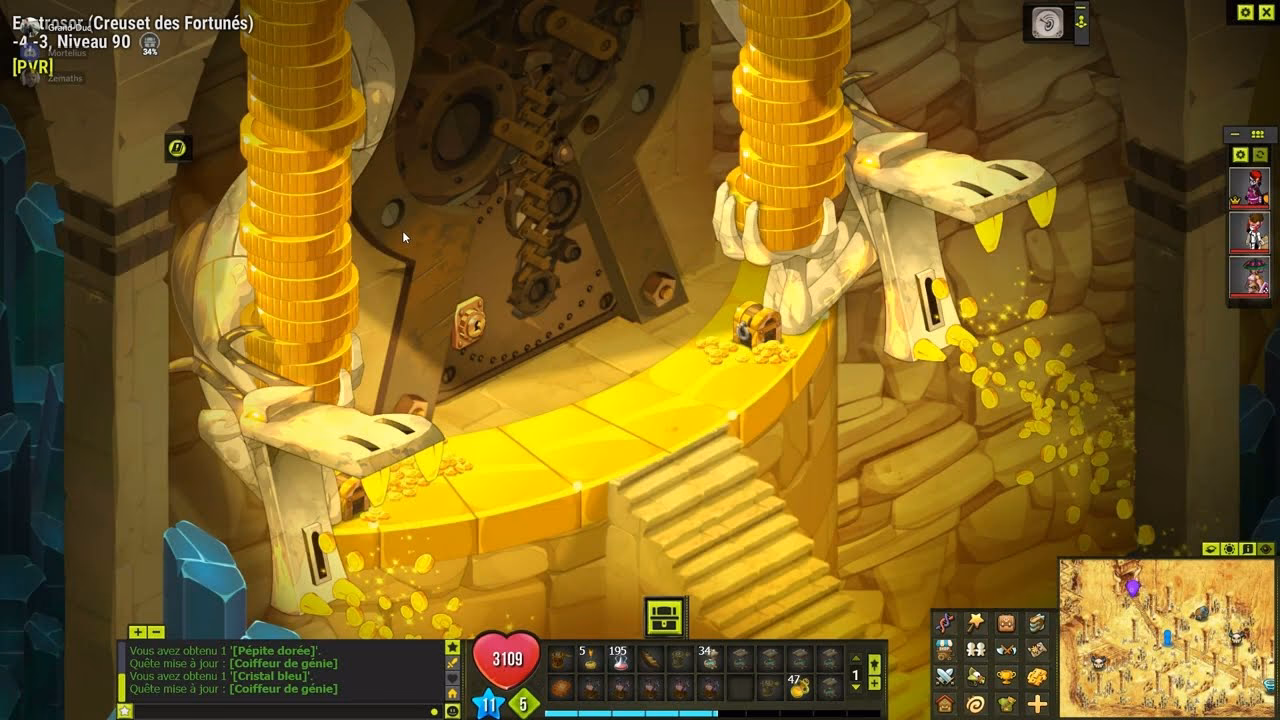1280x720 pixels.
Task: Open the yellow treasure chest button
Action: pos(665,617)
